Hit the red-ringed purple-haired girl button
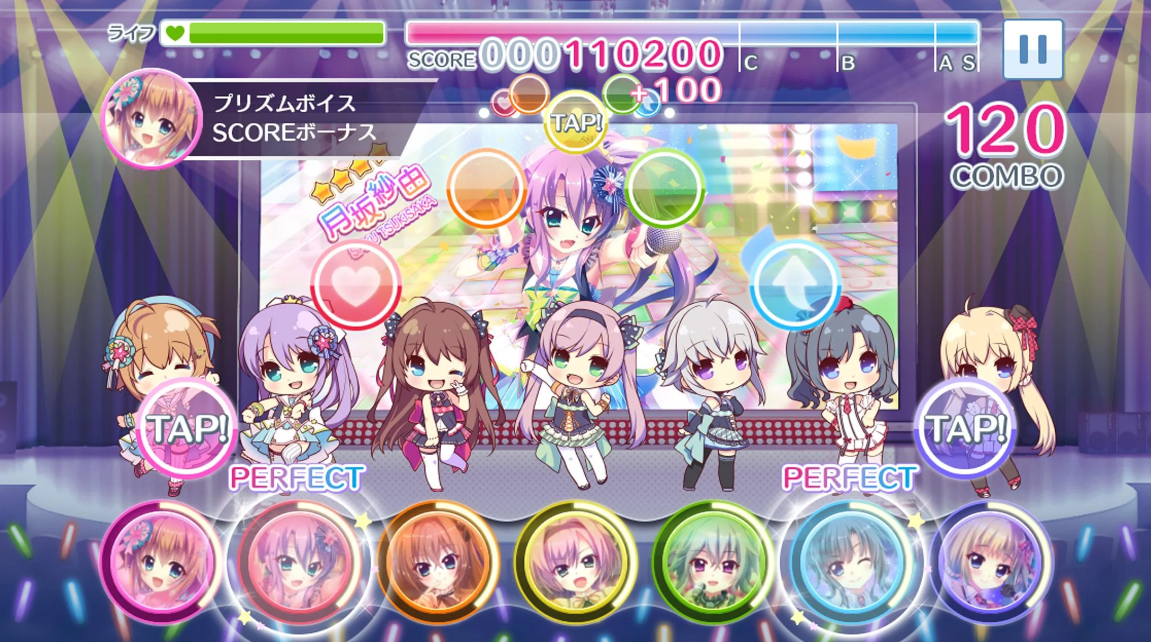The height and width of the screenshot is (642, 1151). tap(297, 562)
